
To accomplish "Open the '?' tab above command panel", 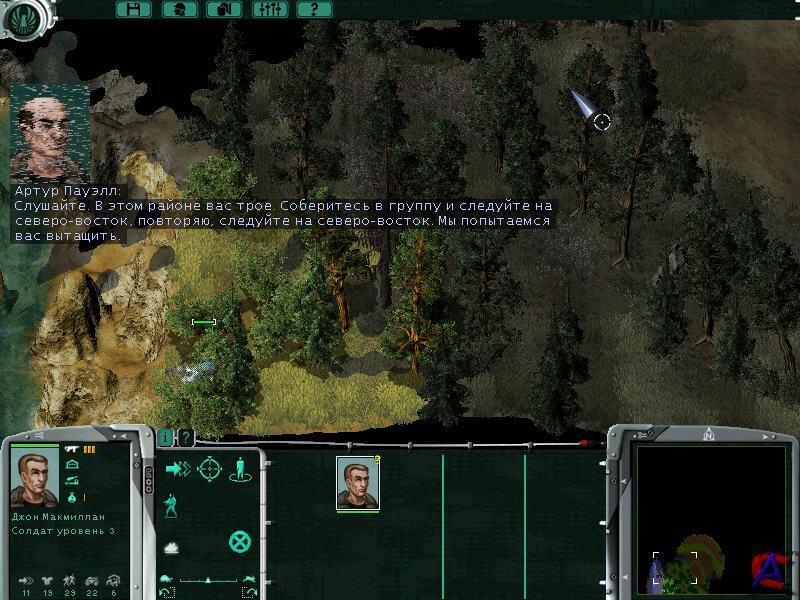I will coord(185,437).
